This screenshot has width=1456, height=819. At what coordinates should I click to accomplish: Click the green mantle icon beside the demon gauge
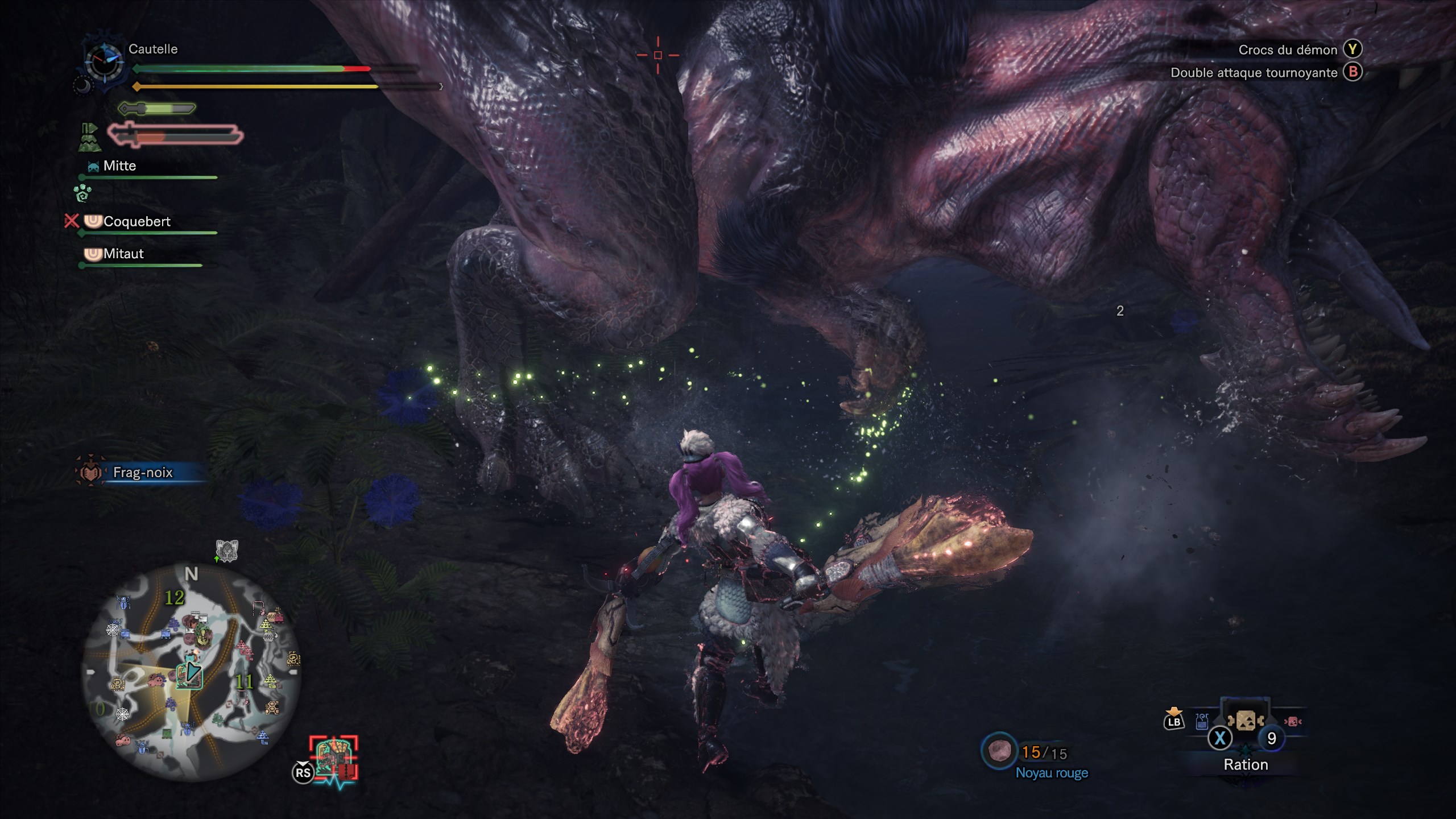pos(89,138)
